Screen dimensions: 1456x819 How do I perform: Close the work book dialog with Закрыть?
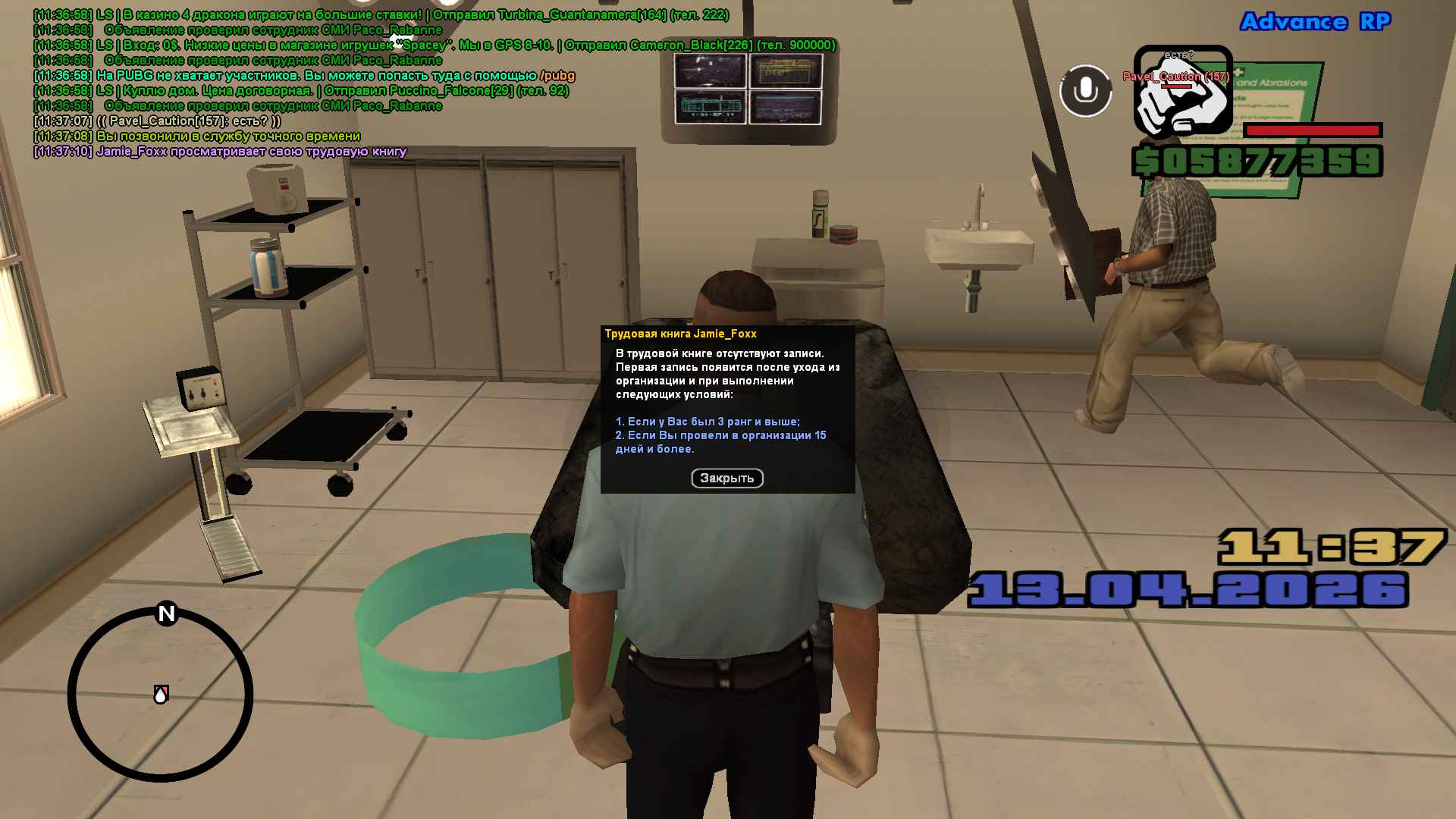[x=726, y=479]
